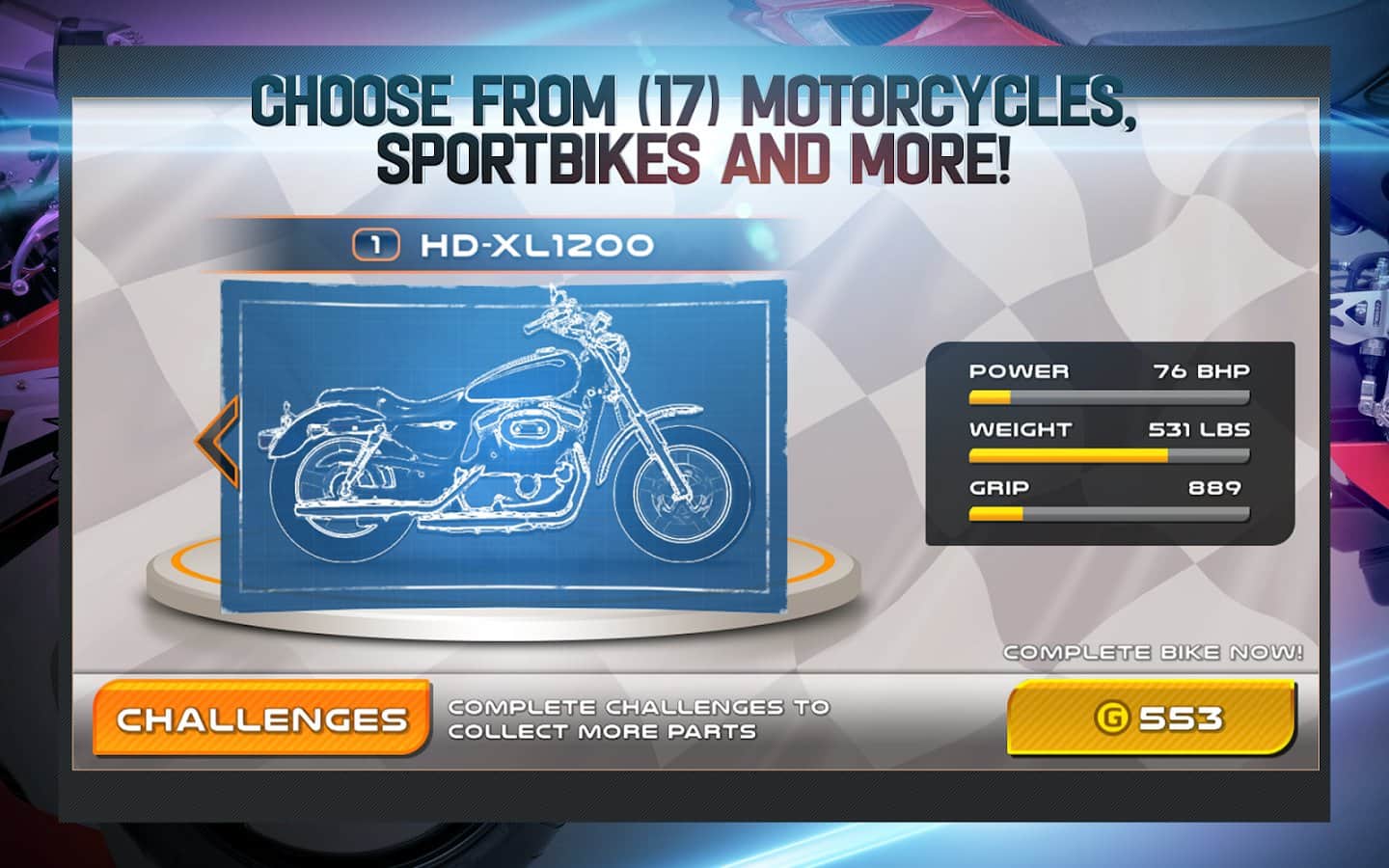This screenshot has height=868, width=1389.
Task: Click the "889" grip value
Action: [x=1213, y=488]
